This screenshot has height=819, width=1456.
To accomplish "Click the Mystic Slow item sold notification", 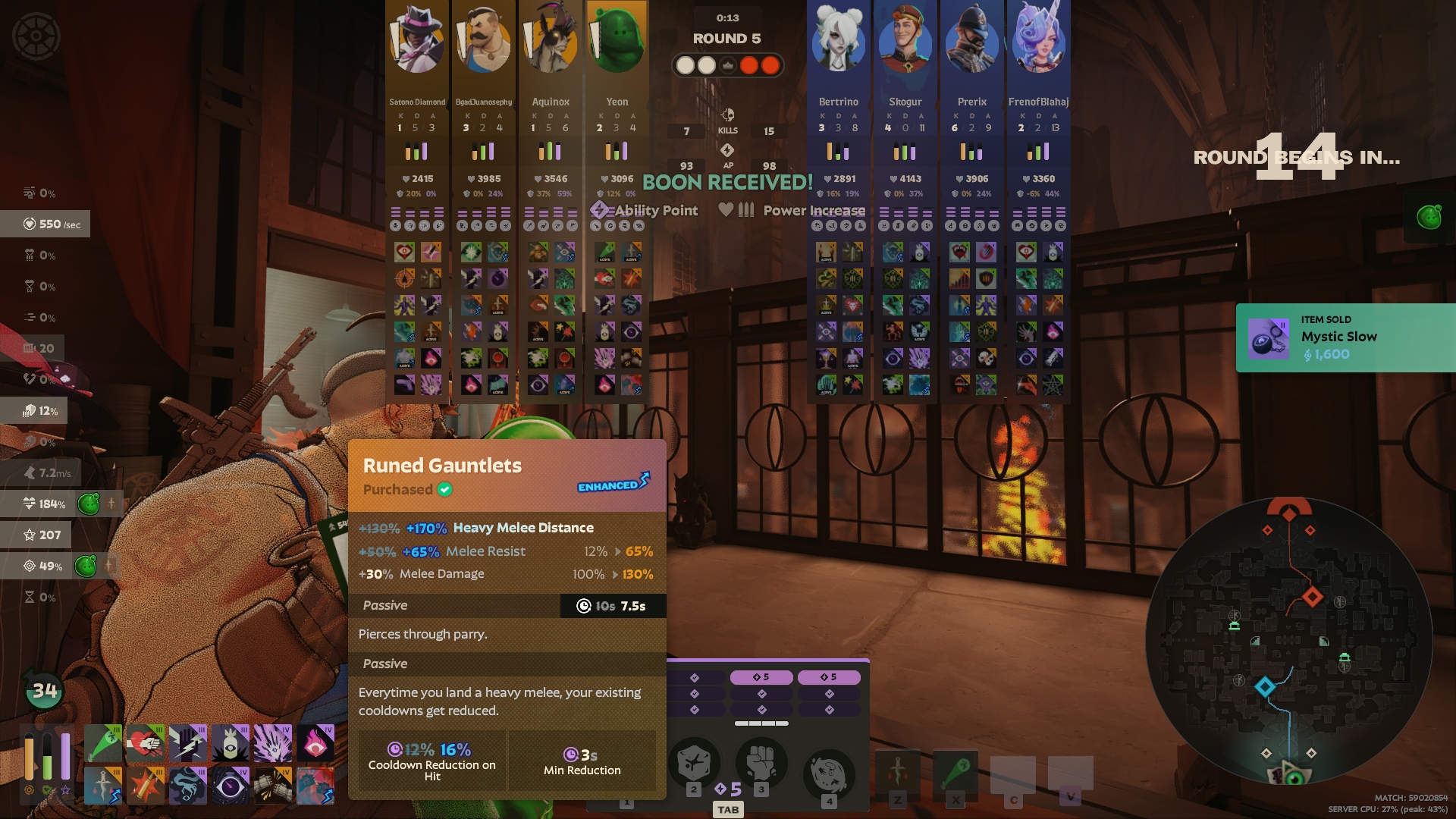I will point(1345,337).
